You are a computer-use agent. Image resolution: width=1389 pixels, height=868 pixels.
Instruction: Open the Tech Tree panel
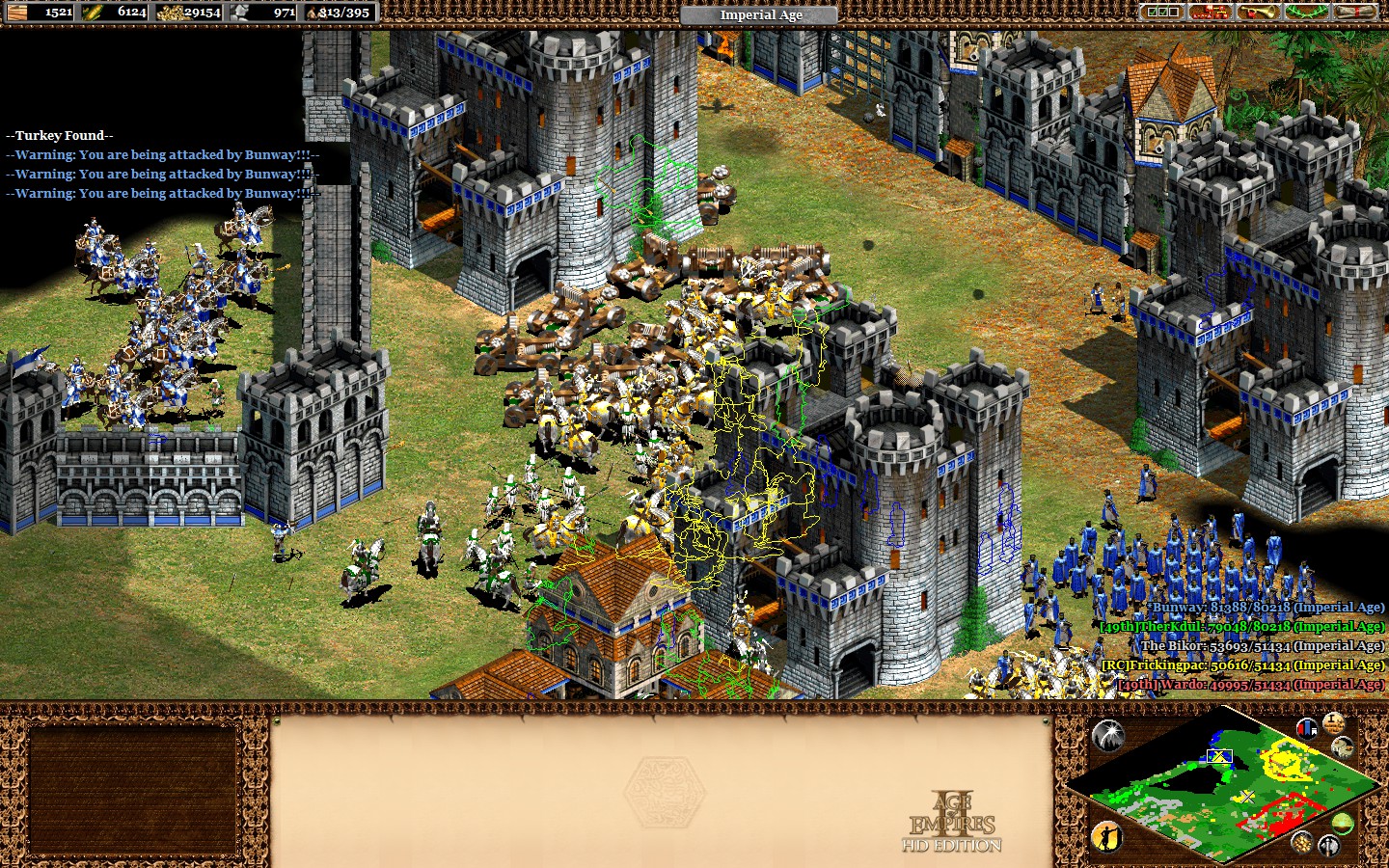pyautogui.click(x=1211, y=12)
